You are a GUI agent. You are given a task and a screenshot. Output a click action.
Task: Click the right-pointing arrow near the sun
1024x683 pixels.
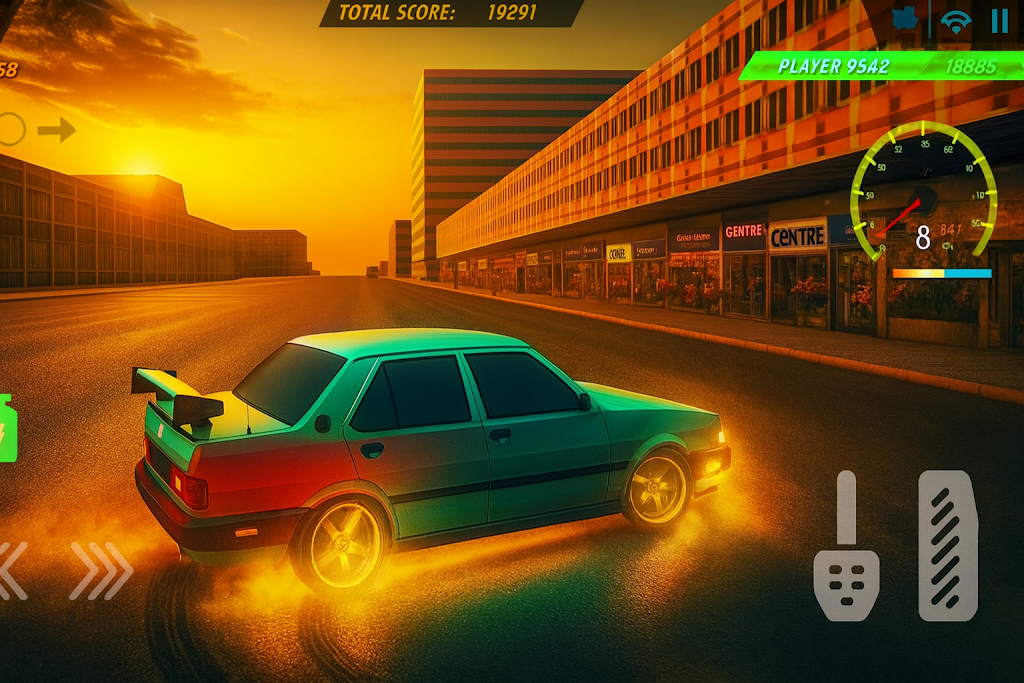(57, 129)
